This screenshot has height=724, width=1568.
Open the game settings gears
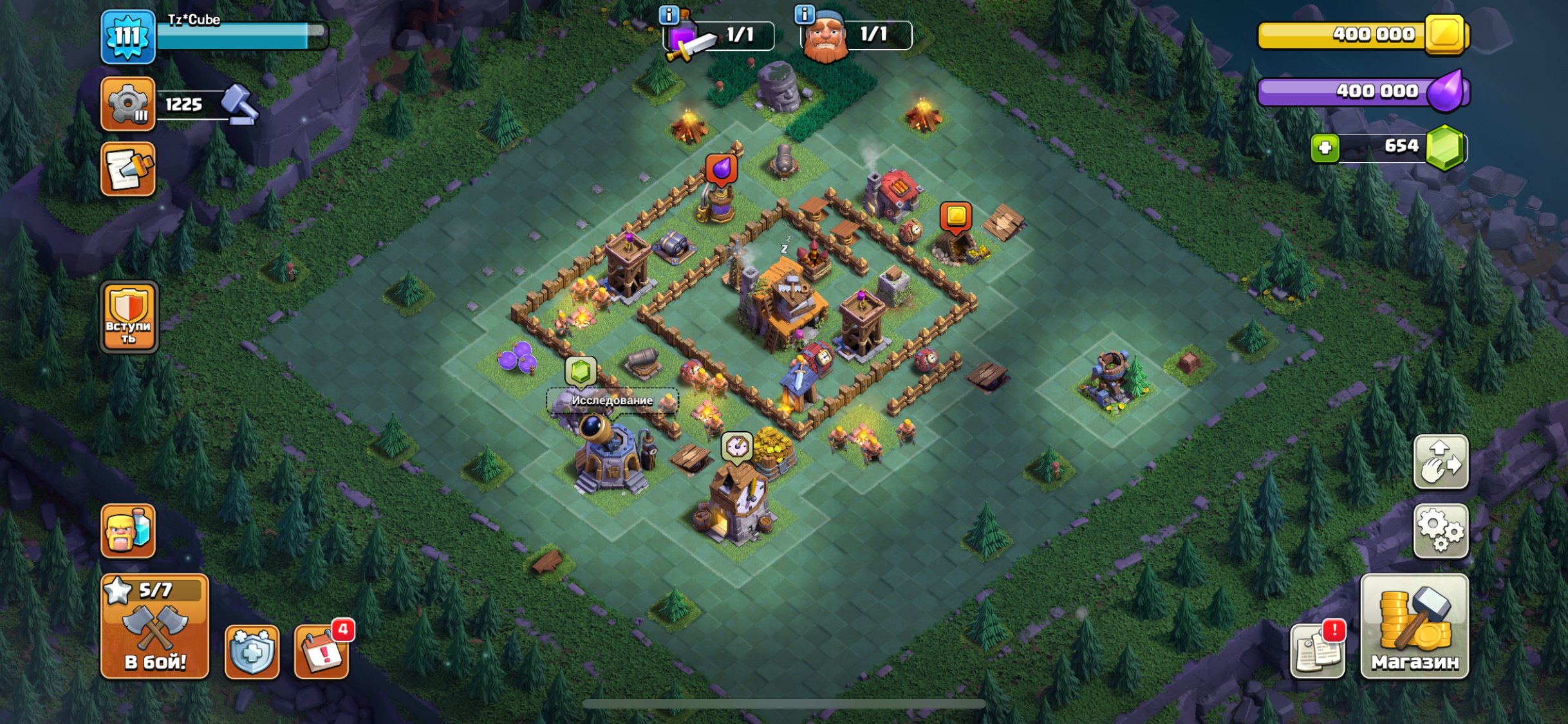click(x=1441, y=531)
